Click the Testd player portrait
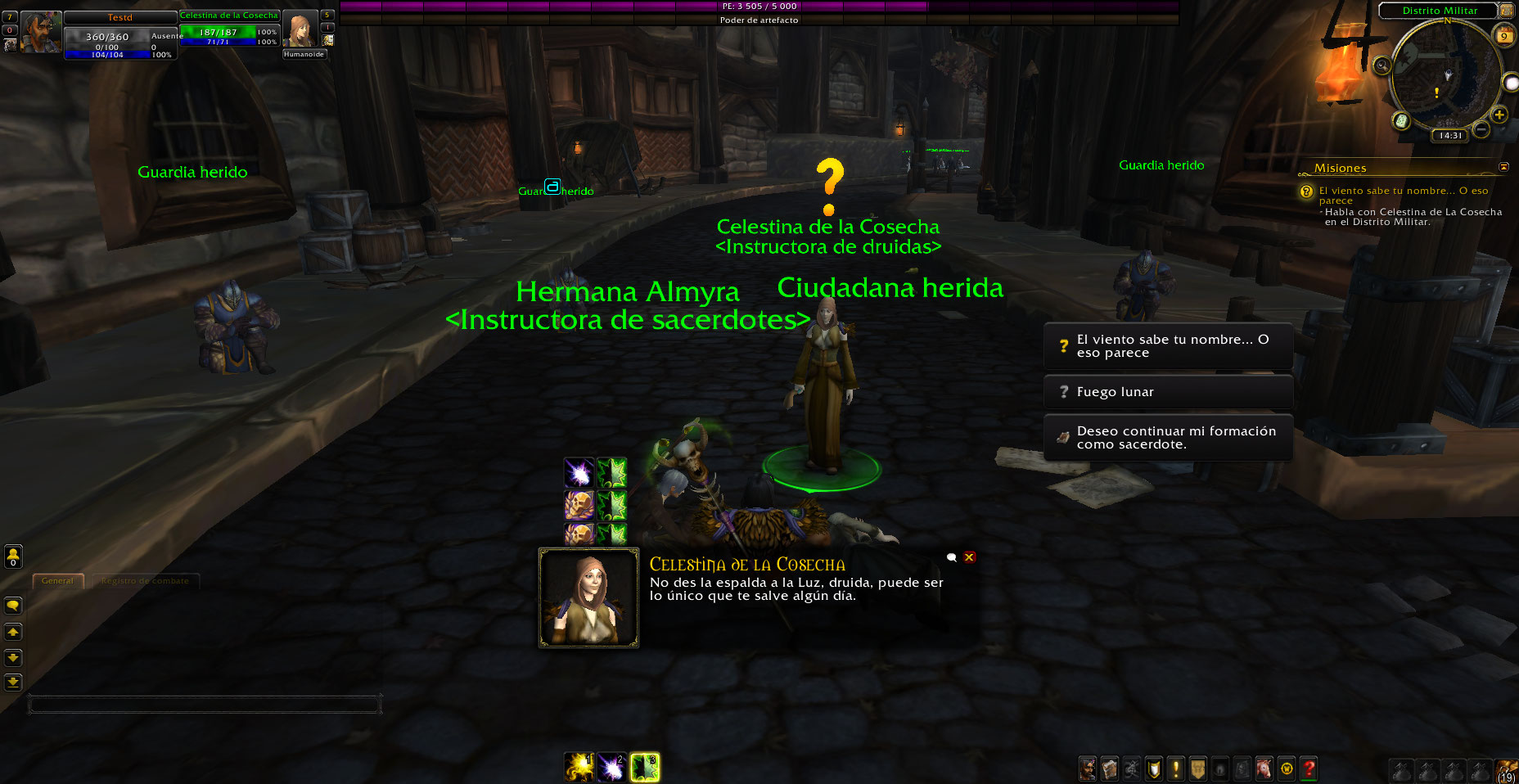This screenshot has width=1519, height=784. pos(40,33)
